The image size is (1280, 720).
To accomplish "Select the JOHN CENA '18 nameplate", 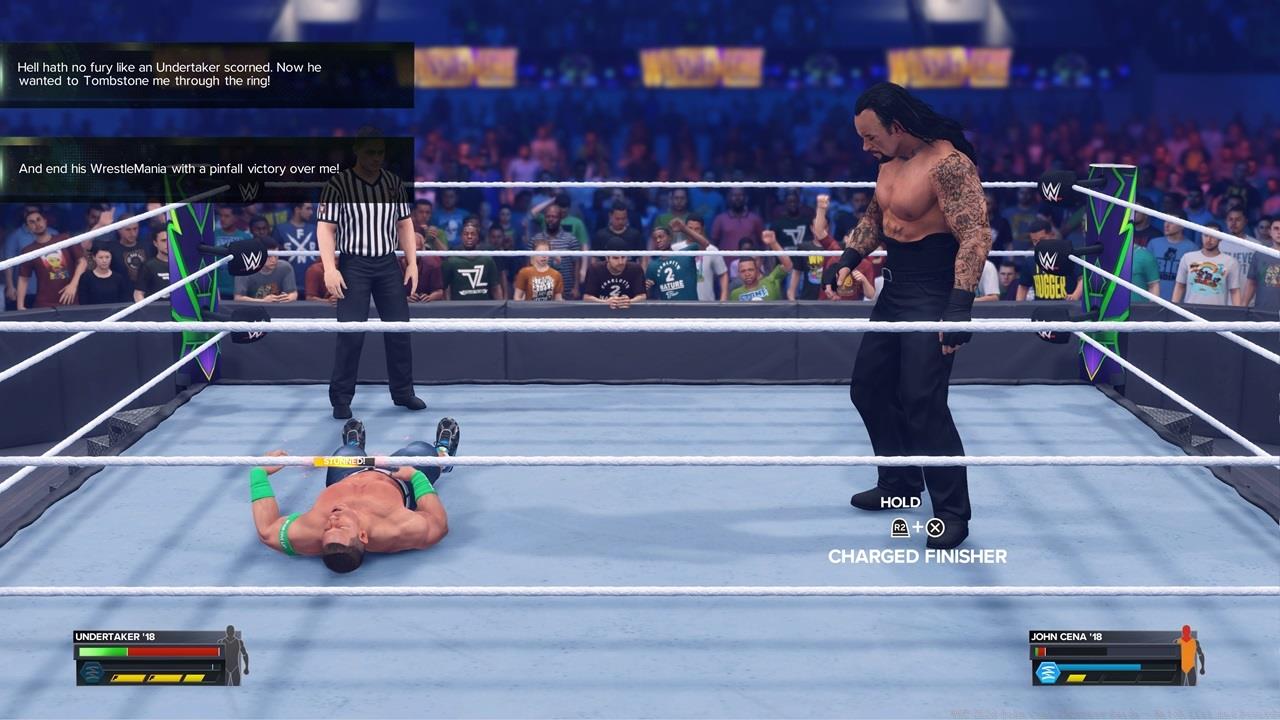I will (1066, 636).
